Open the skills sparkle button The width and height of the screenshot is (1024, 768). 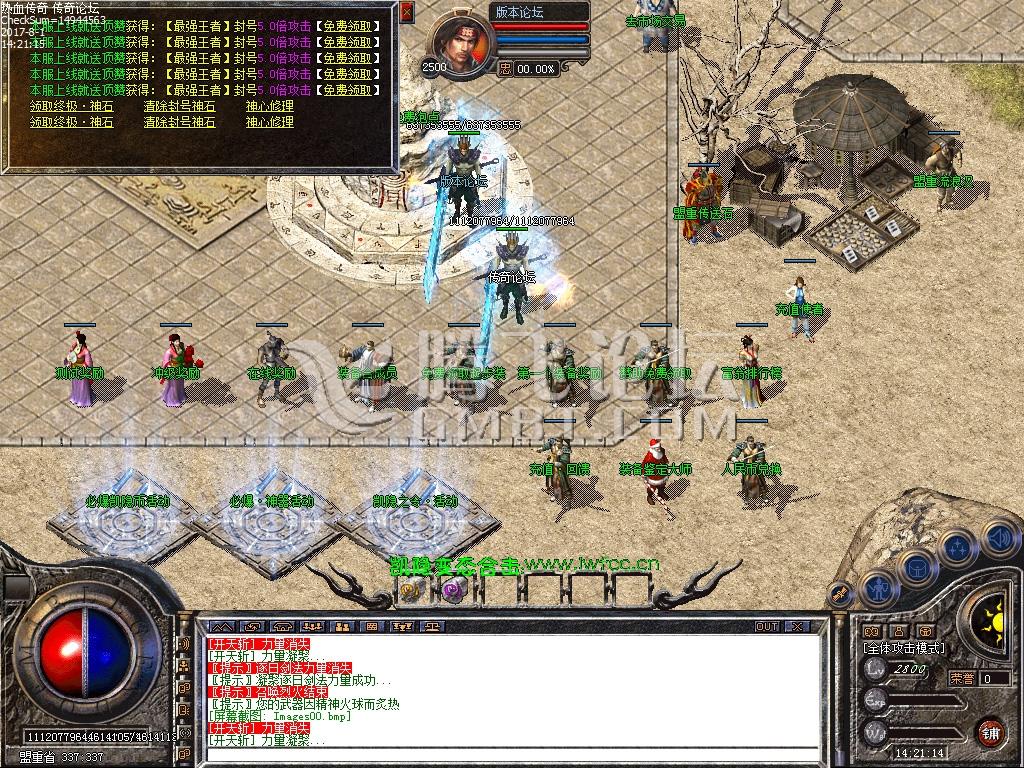pyautogui.click(x=957, y=548)
